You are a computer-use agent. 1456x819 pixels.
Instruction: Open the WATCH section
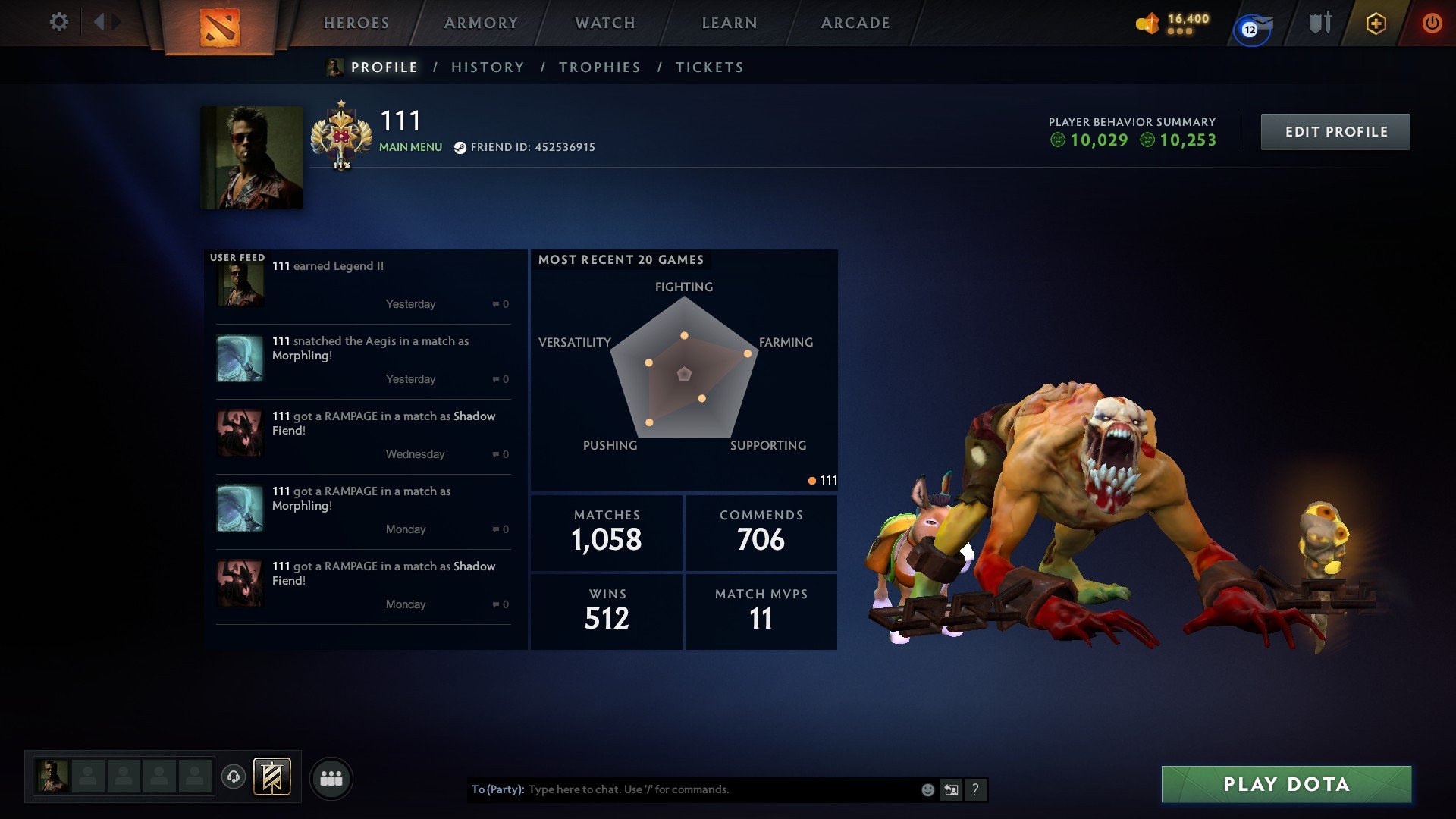coord(604,23)
